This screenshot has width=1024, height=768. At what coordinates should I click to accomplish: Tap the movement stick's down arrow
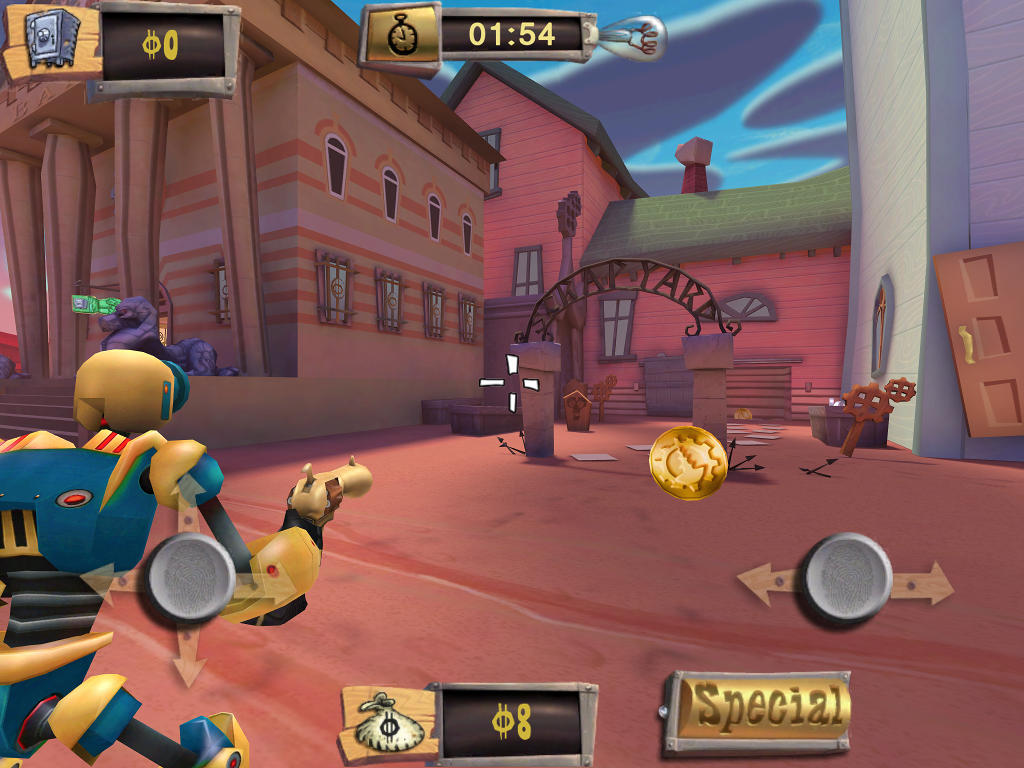coord(188,661)
